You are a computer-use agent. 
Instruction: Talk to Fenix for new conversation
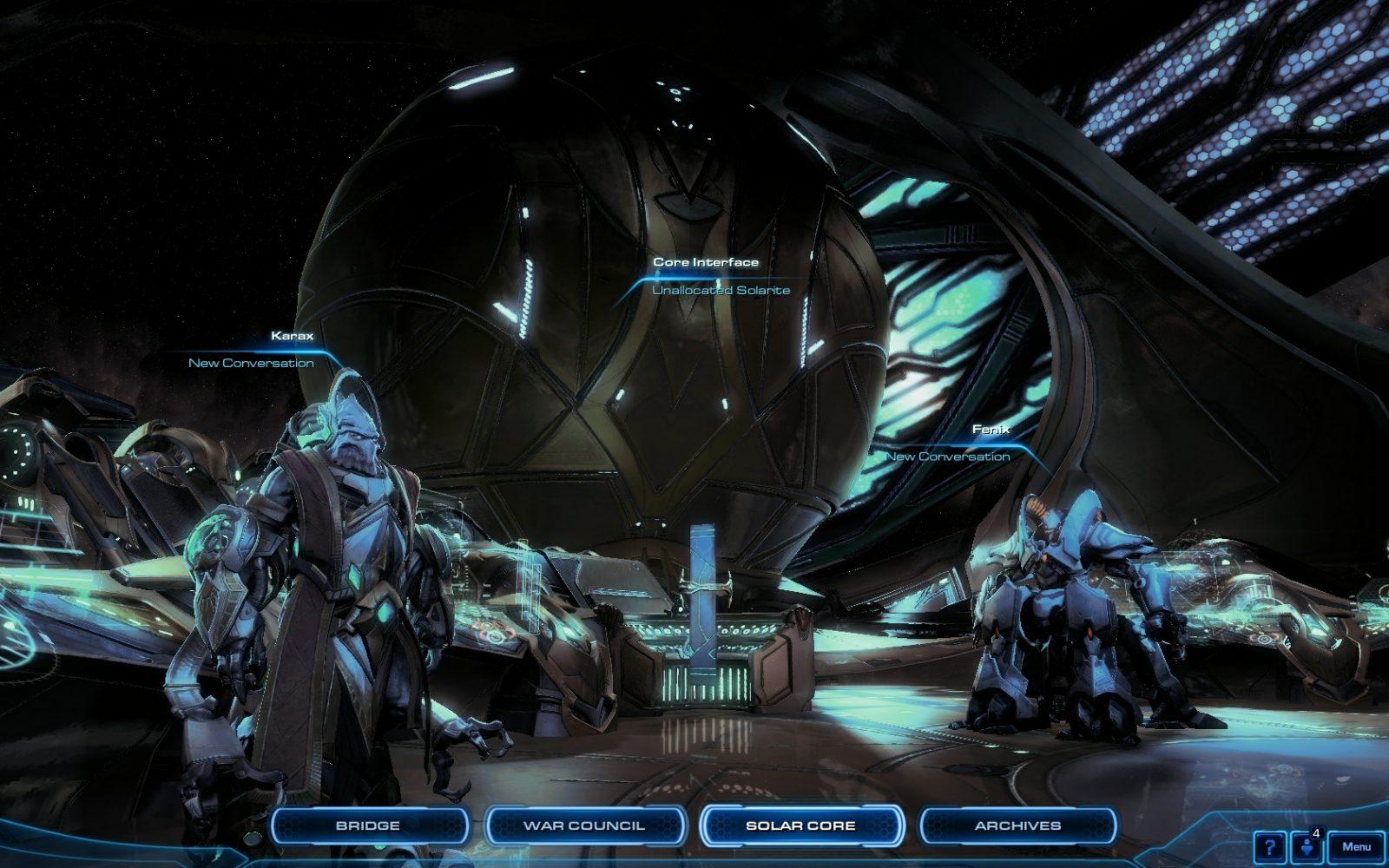pos(948,457)
